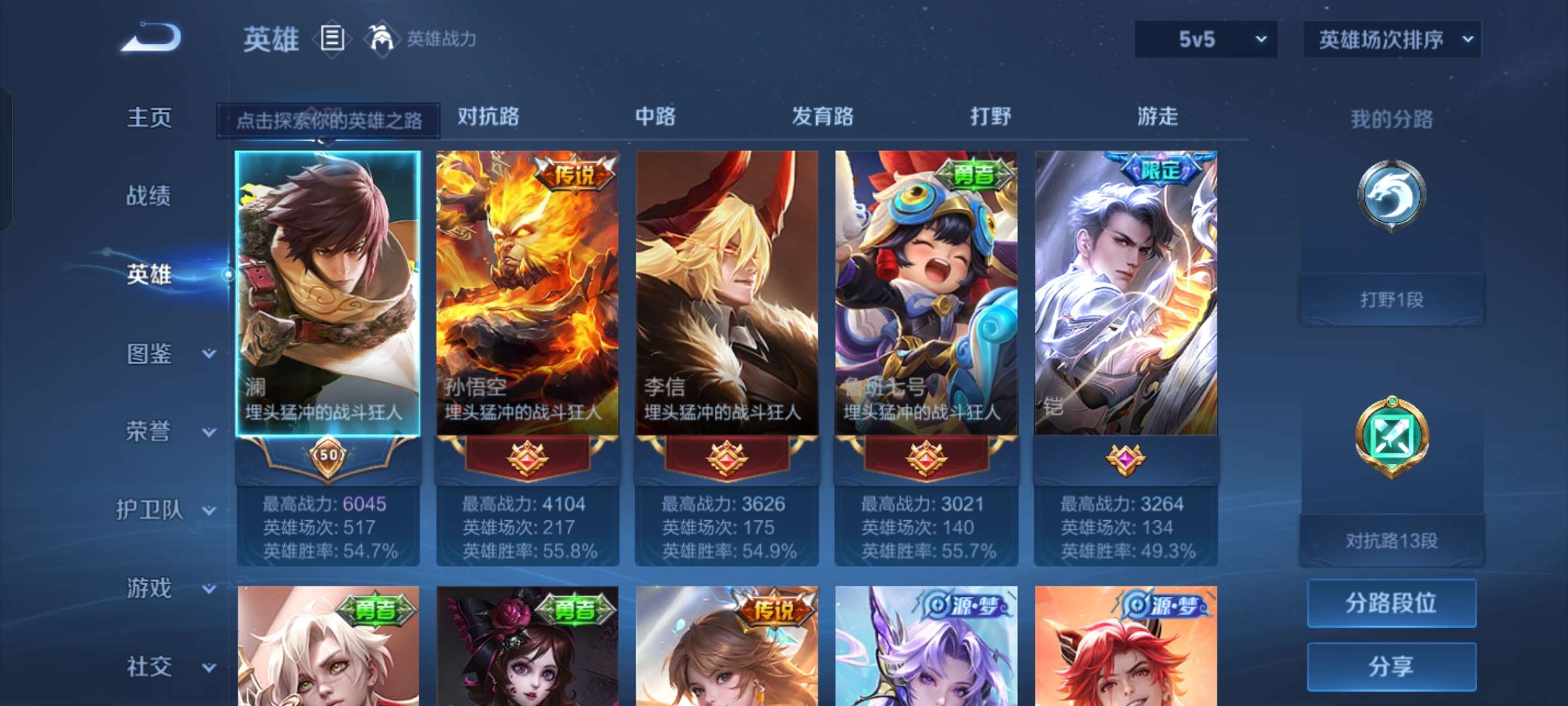Open the 英雄场次排序 sorting dropdown
Screen dimensions: 1568x706
pos(1390,39)
